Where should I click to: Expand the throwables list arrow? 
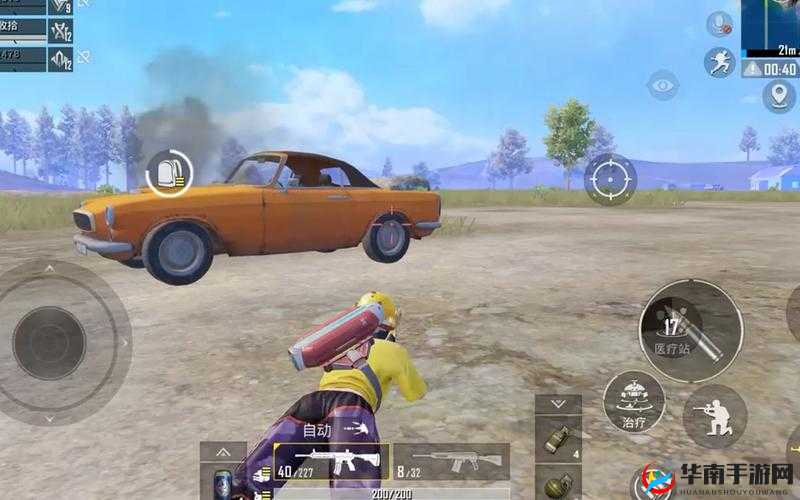click(x=557, y=403)
